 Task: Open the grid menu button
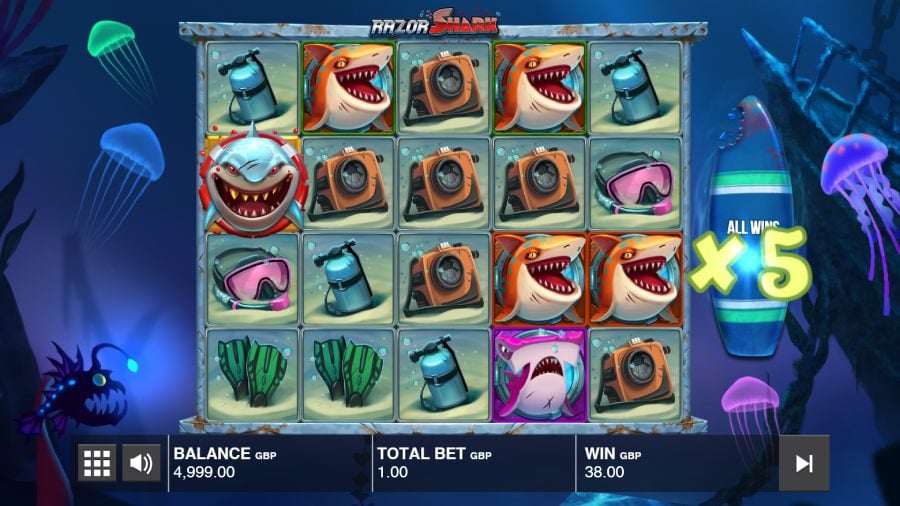point(97,463)
